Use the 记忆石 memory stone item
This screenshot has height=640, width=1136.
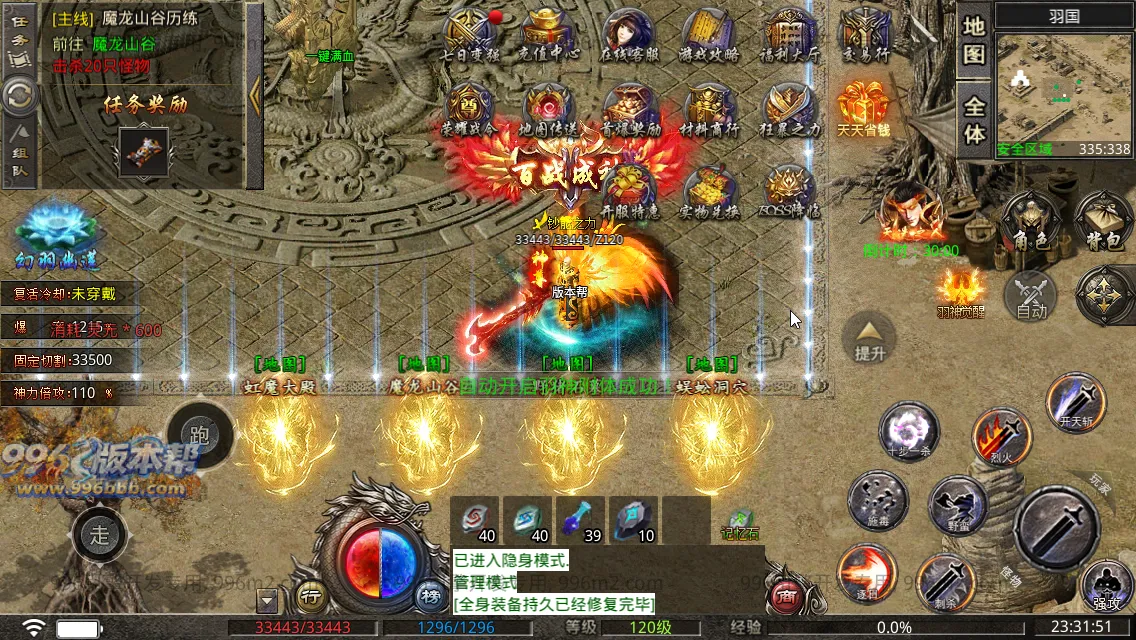[x=741, y=524]
